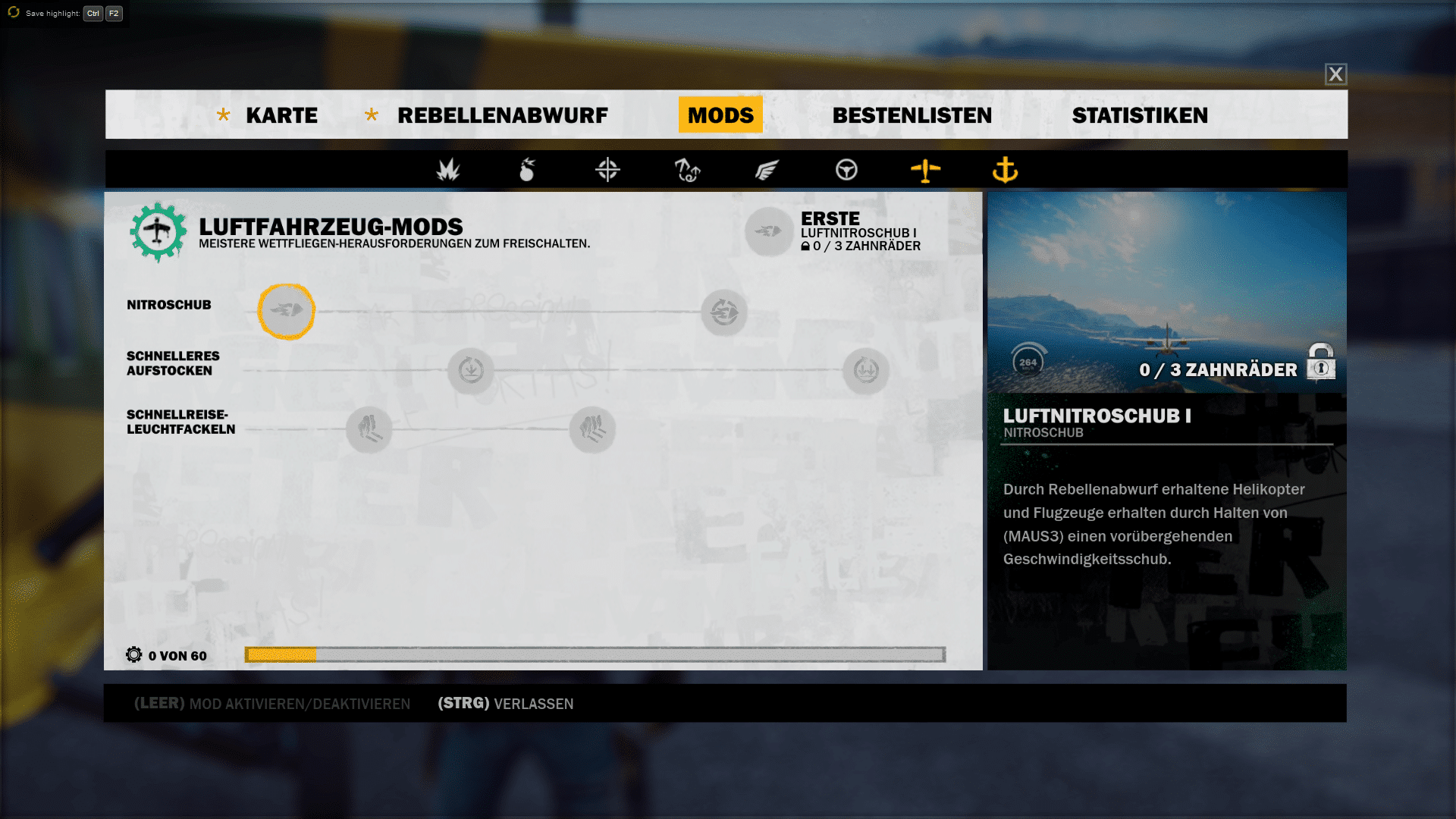Select the airplane mods category icon
Viewport: 1456px width, 819px height.
(x=925, y=170)
